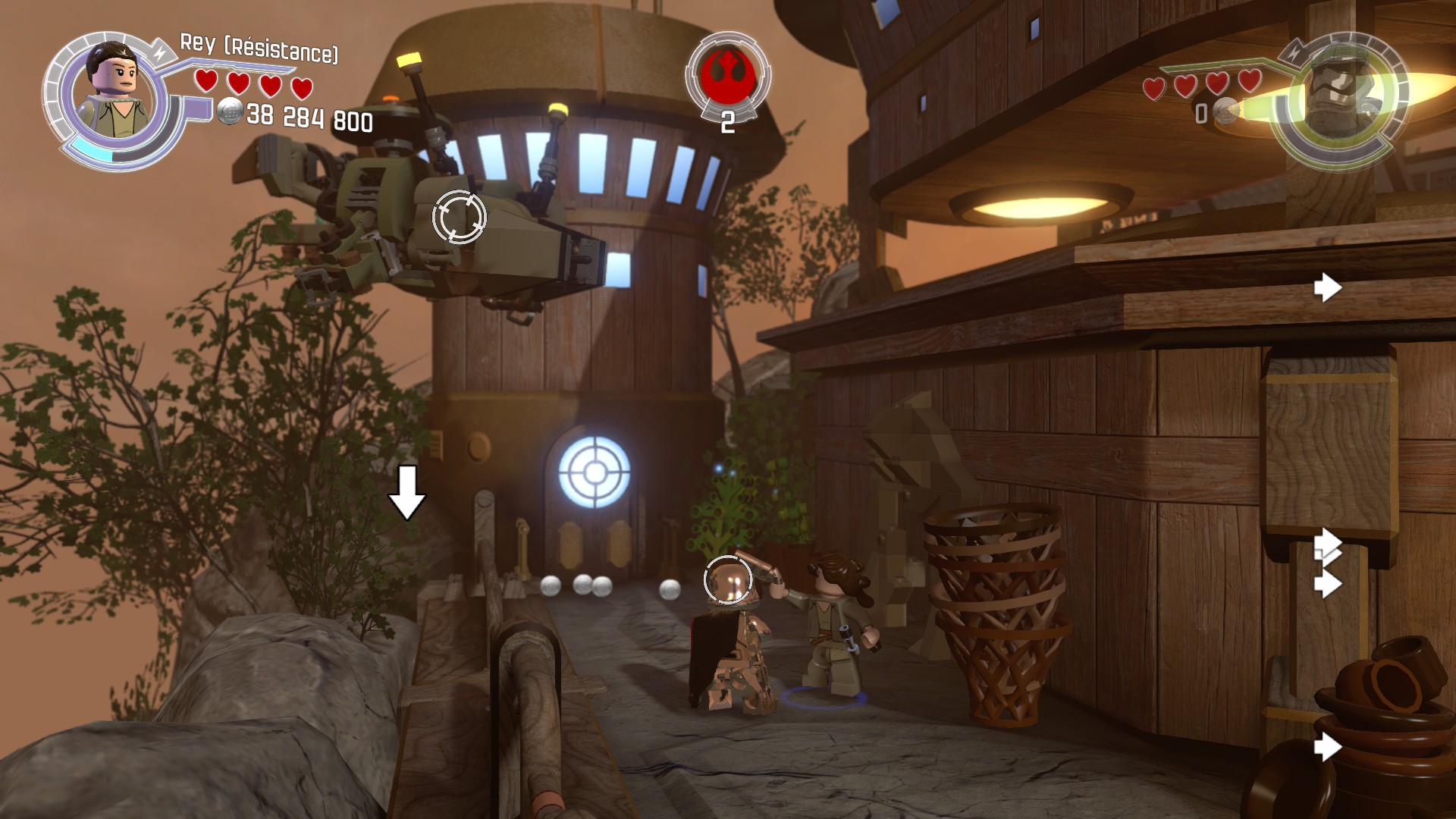Click Rey's character portrait
The height and width of the screenshot is (819, 1456).
tap(114, 93)
